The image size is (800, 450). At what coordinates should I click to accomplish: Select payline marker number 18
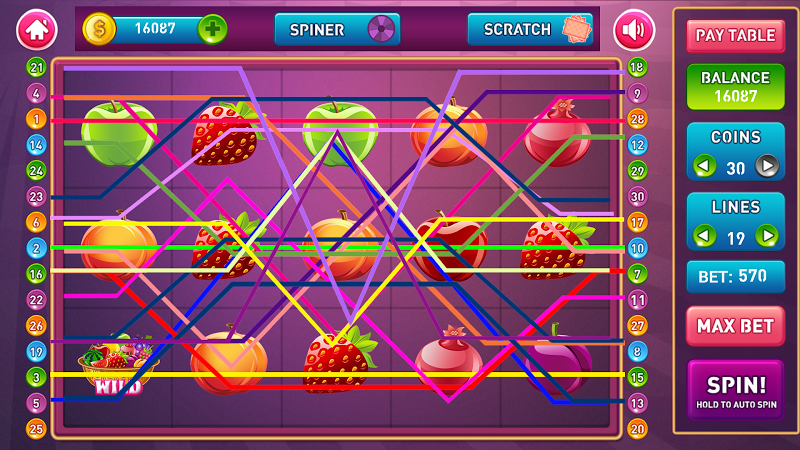(637, 67)
